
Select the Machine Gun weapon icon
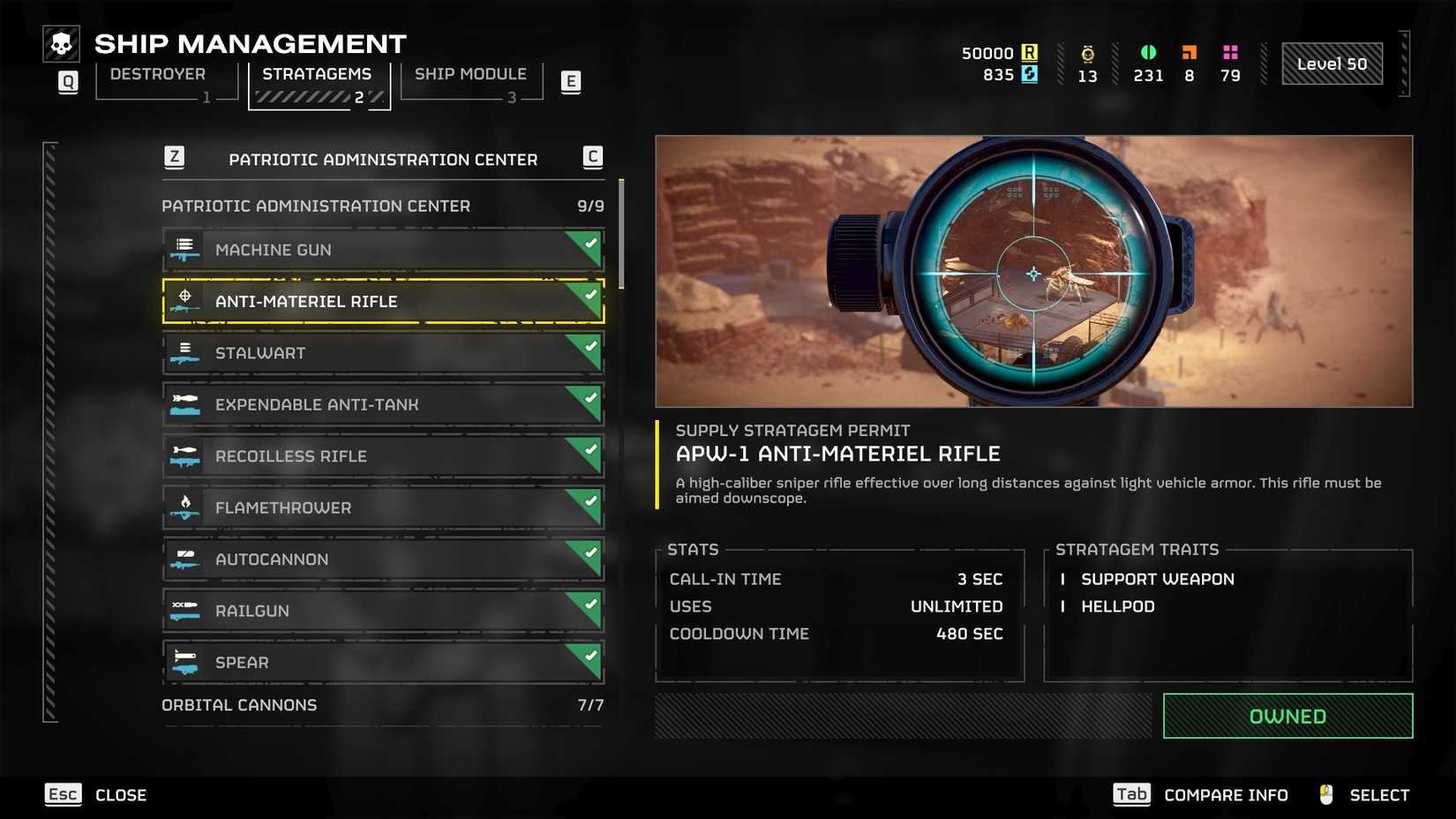click(x=185, y=250)
